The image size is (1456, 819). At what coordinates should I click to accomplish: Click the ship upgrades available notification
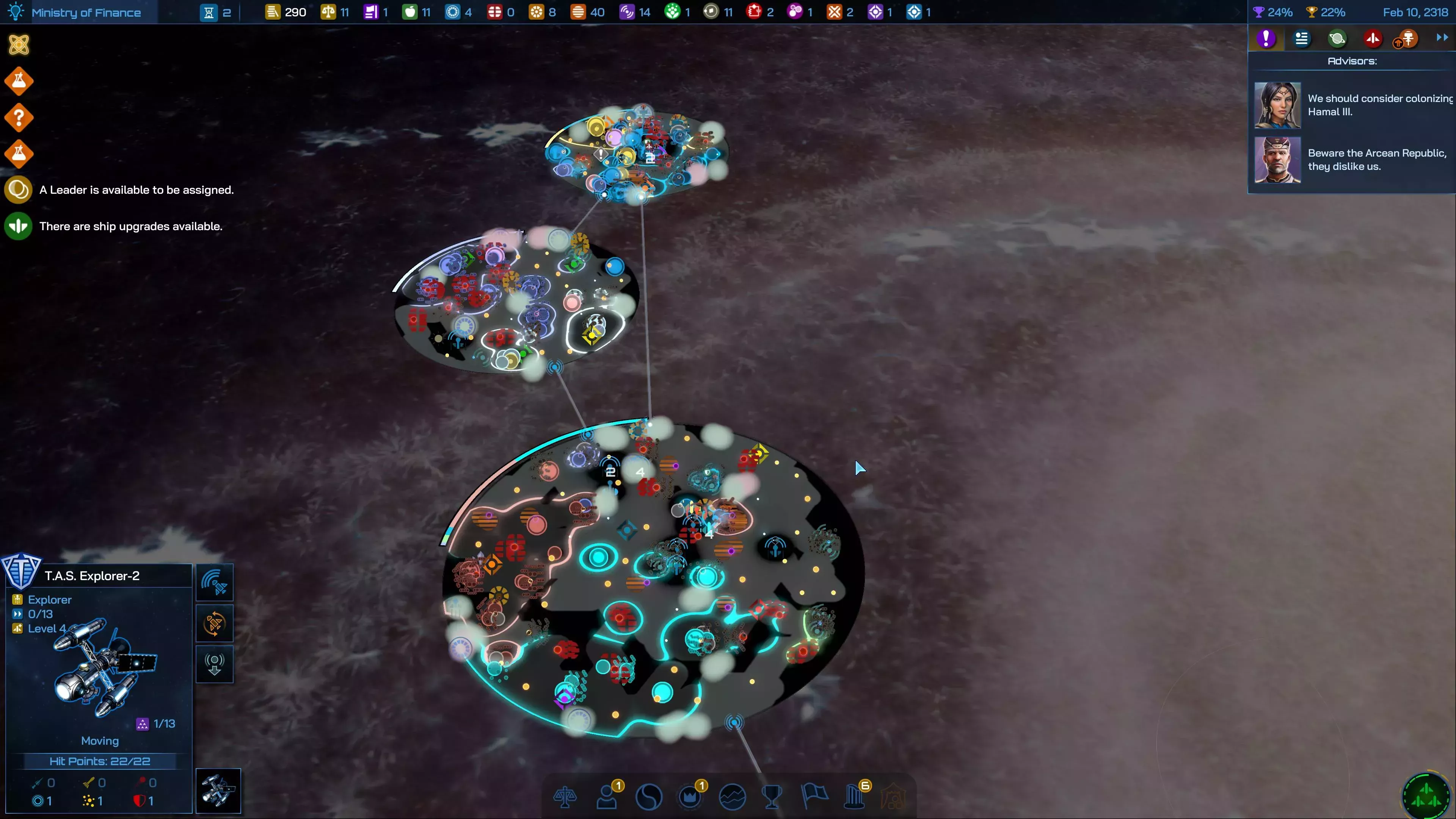click(x=130, y=226)
